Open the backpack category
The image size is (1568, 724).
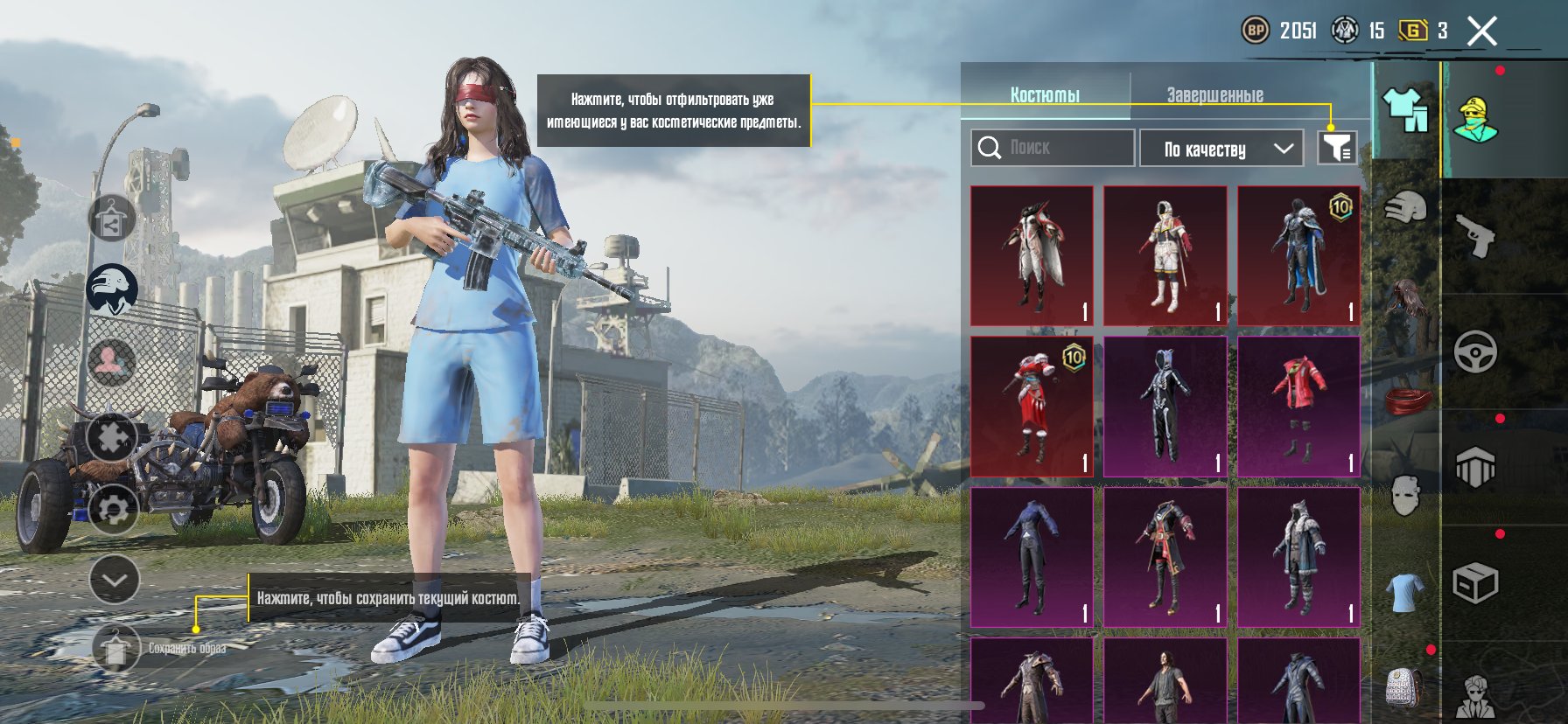coord(1405,686)
